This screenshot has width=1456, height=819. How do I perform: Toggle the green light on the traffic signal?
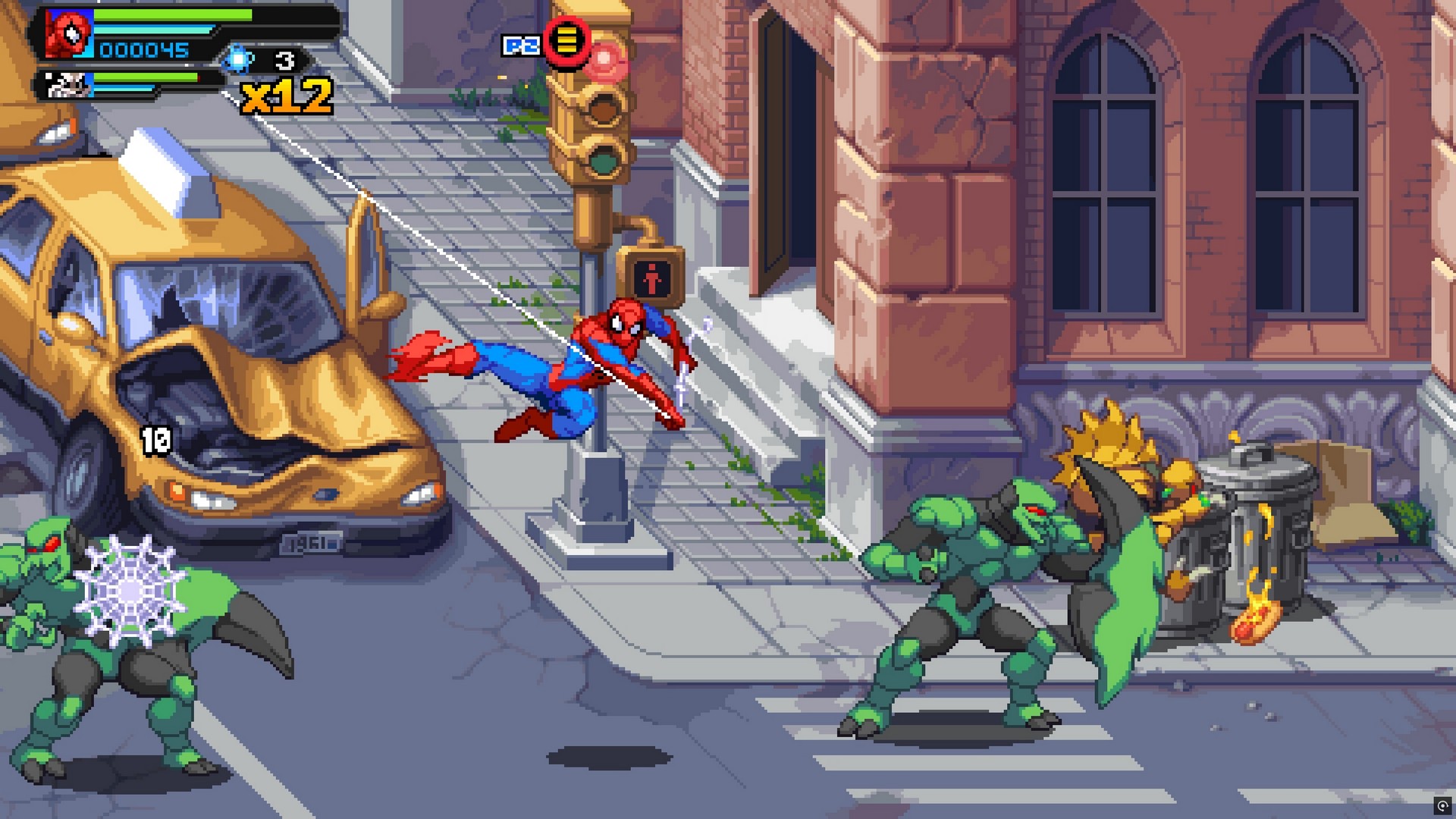pyautogui.click(x=604, y=161)
